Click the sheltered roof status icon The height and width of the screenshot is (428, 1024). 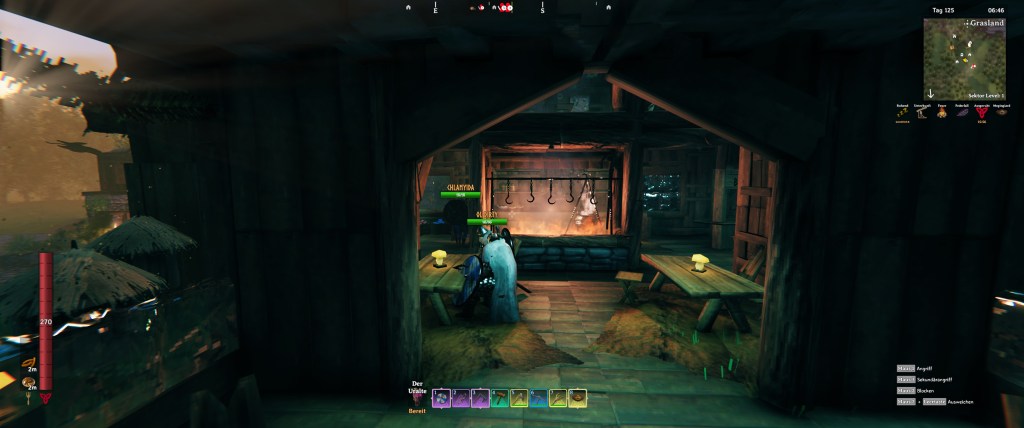[x=923, y=113]
